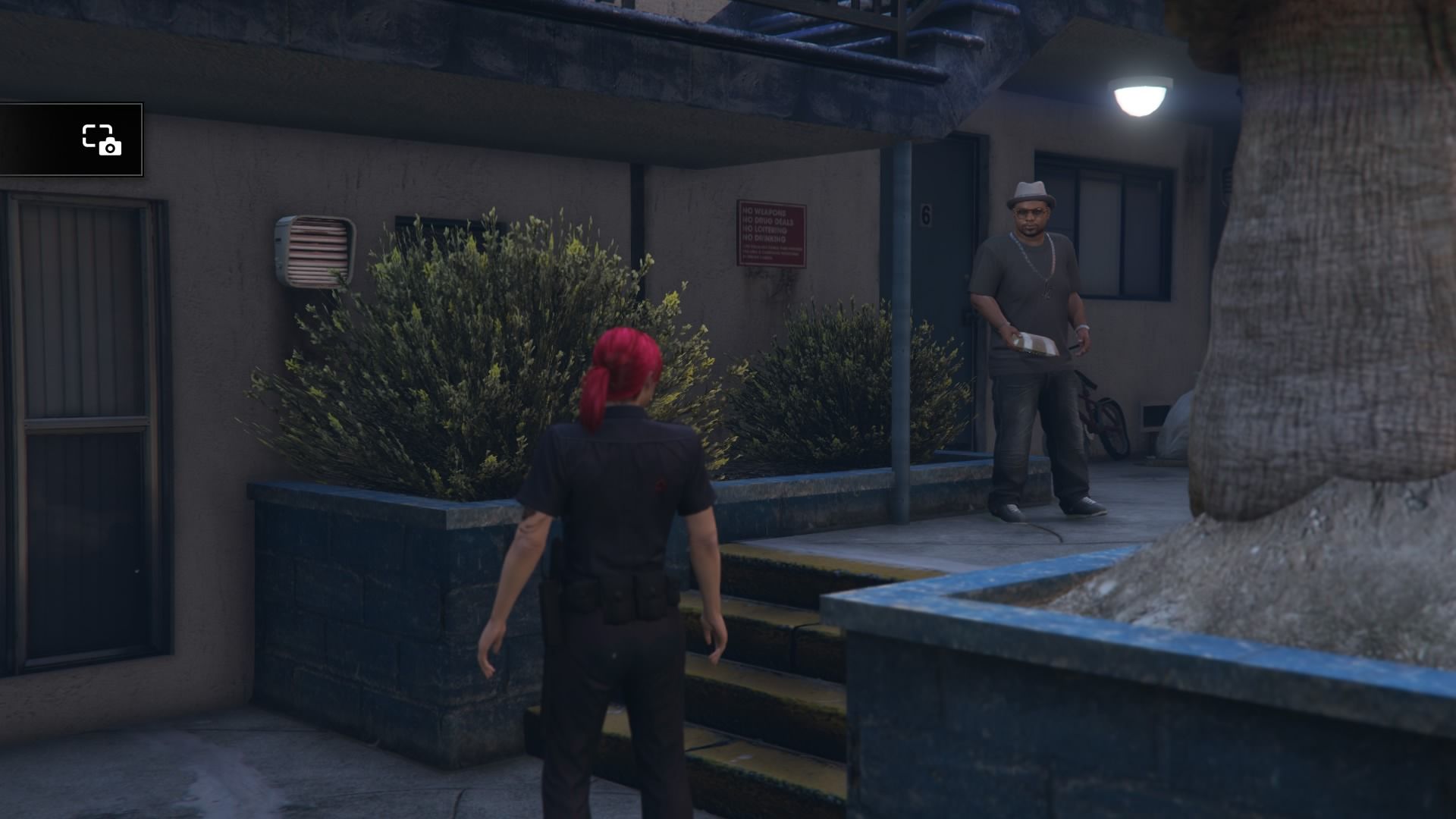This screenshot has height=819, width=1456.
Task: Open the sliding screen door on the left
Action: pos(83,425)
